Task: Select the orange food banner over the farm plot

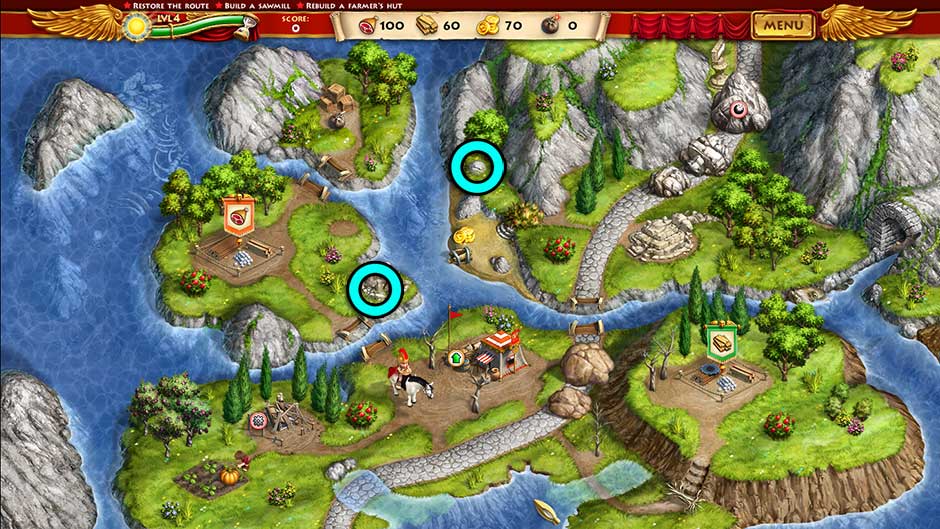Action: pyautogui.click(x=237, y=217)
